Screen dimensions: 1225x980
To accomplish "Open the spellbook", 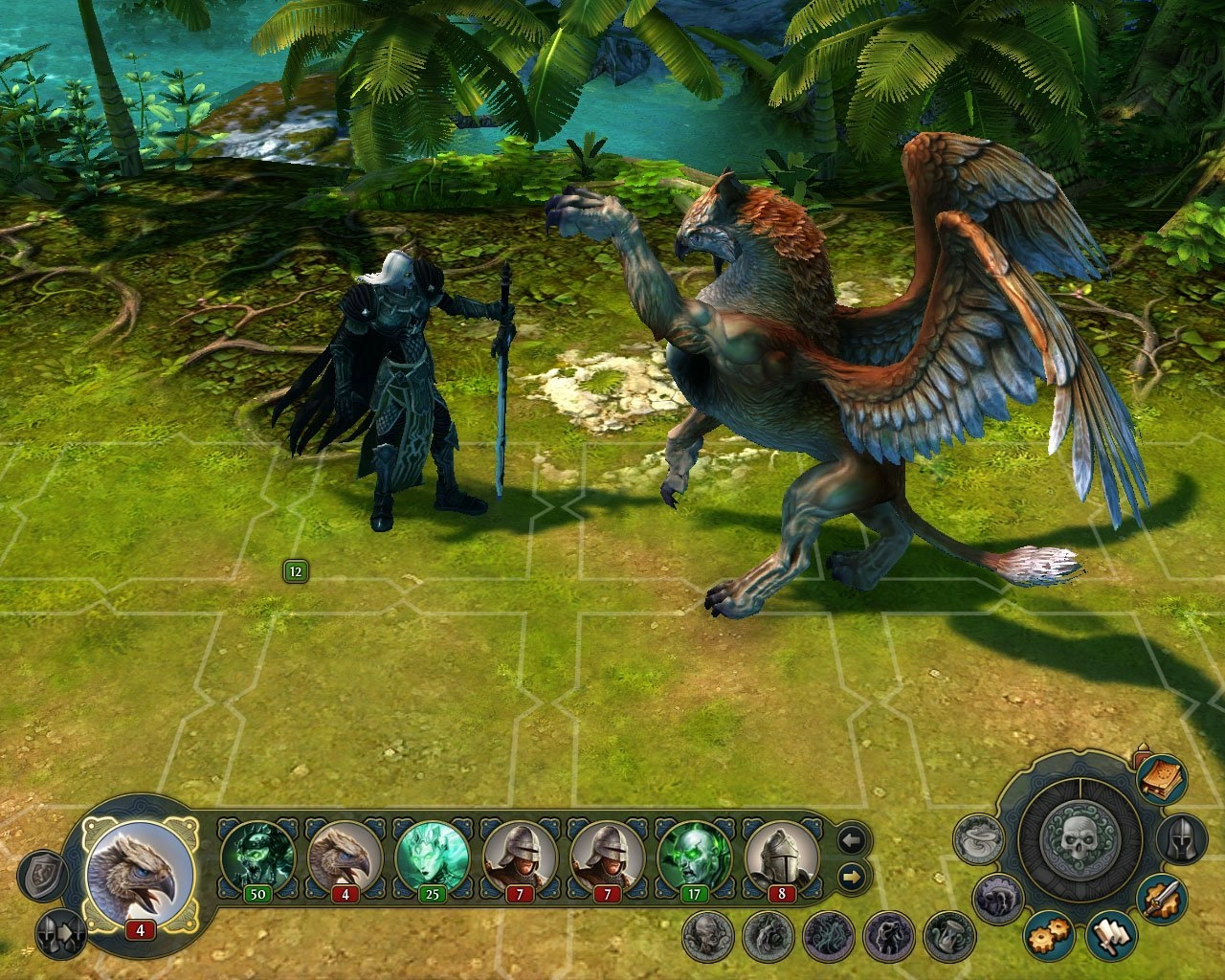I will 1162,778.
